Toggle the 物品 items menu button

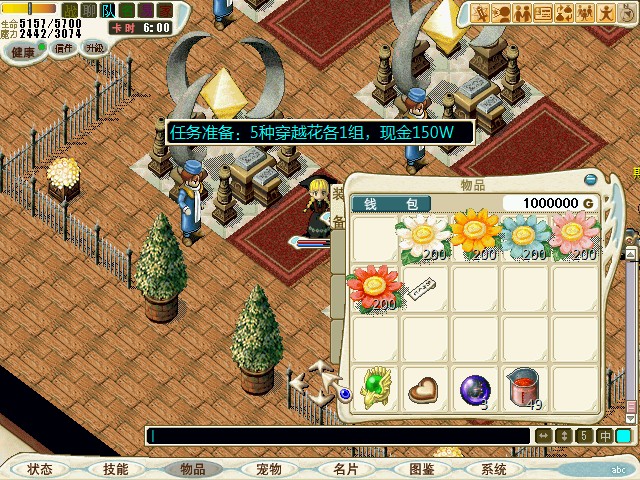point(193,469)
